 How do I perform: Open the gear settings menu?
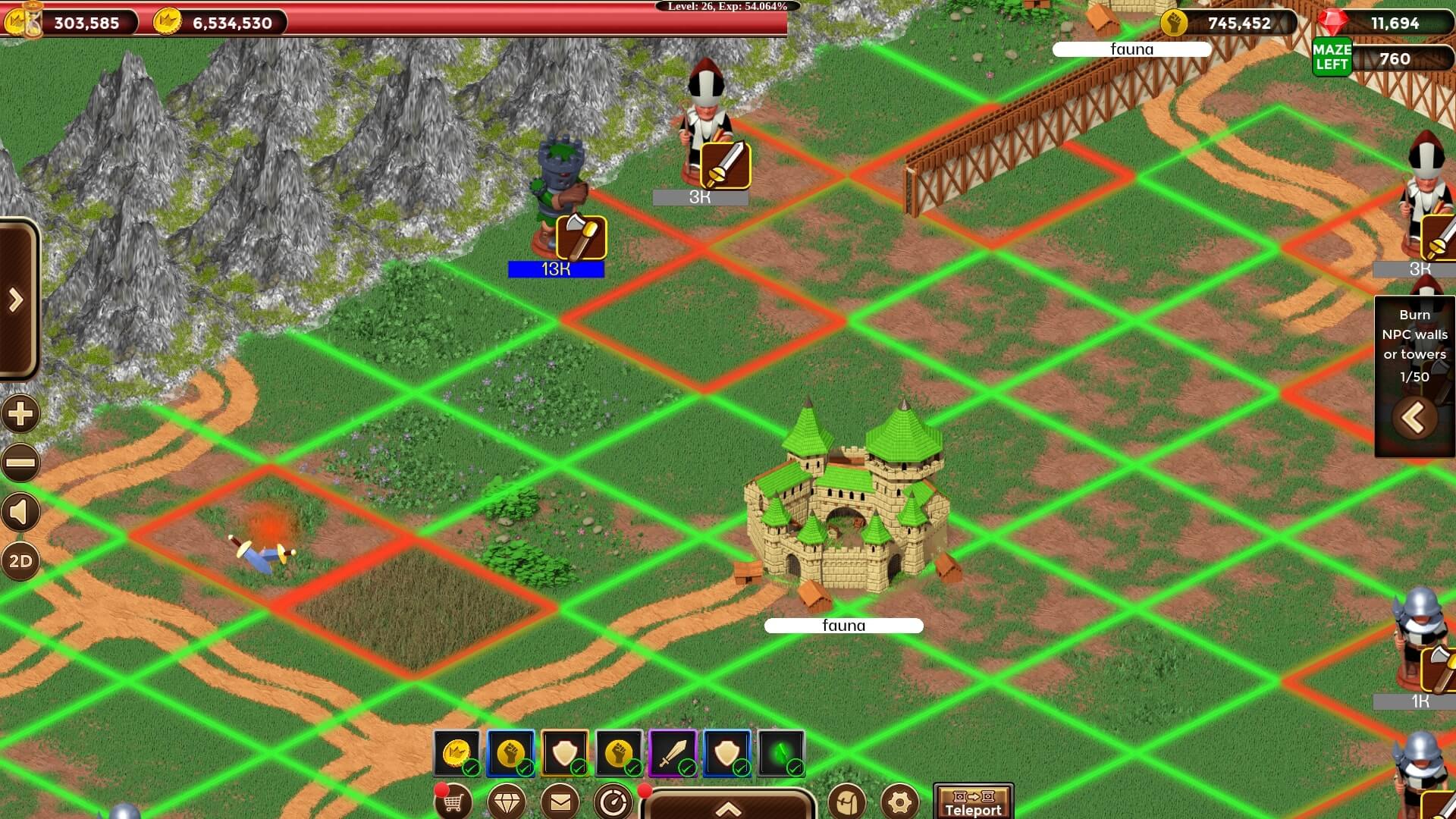pyautogui.click(x=900, y=802)
